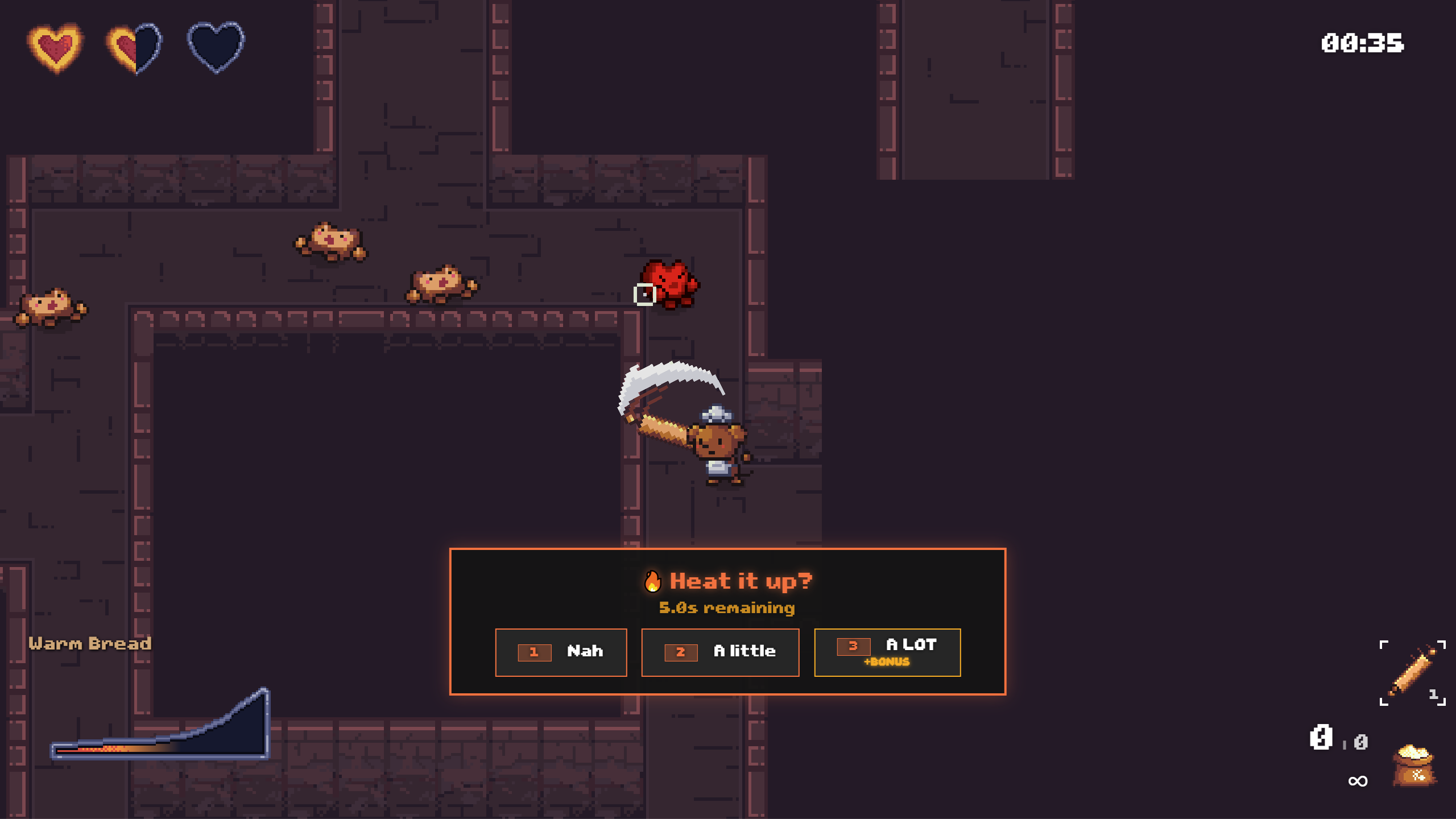Click the 'Warm Bread' label

coord(91,643)
